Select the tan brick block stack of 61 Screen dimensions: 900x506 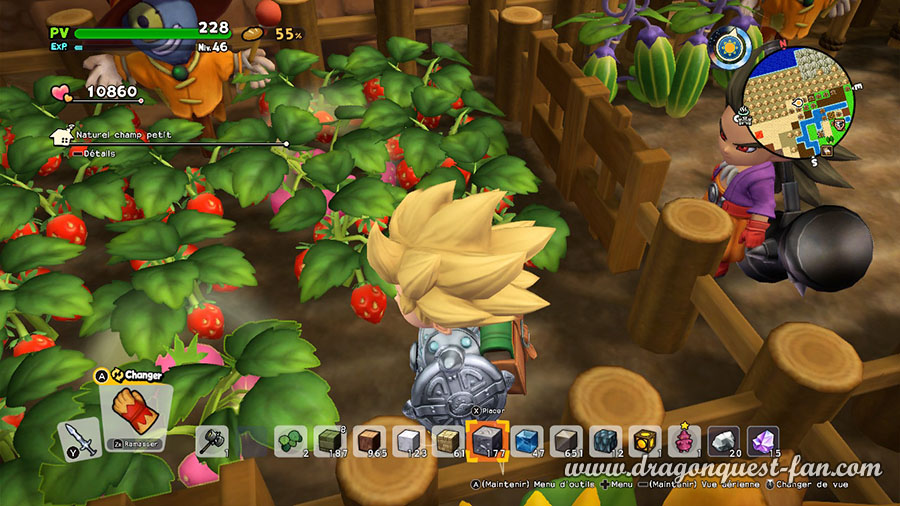pos(448,441)
